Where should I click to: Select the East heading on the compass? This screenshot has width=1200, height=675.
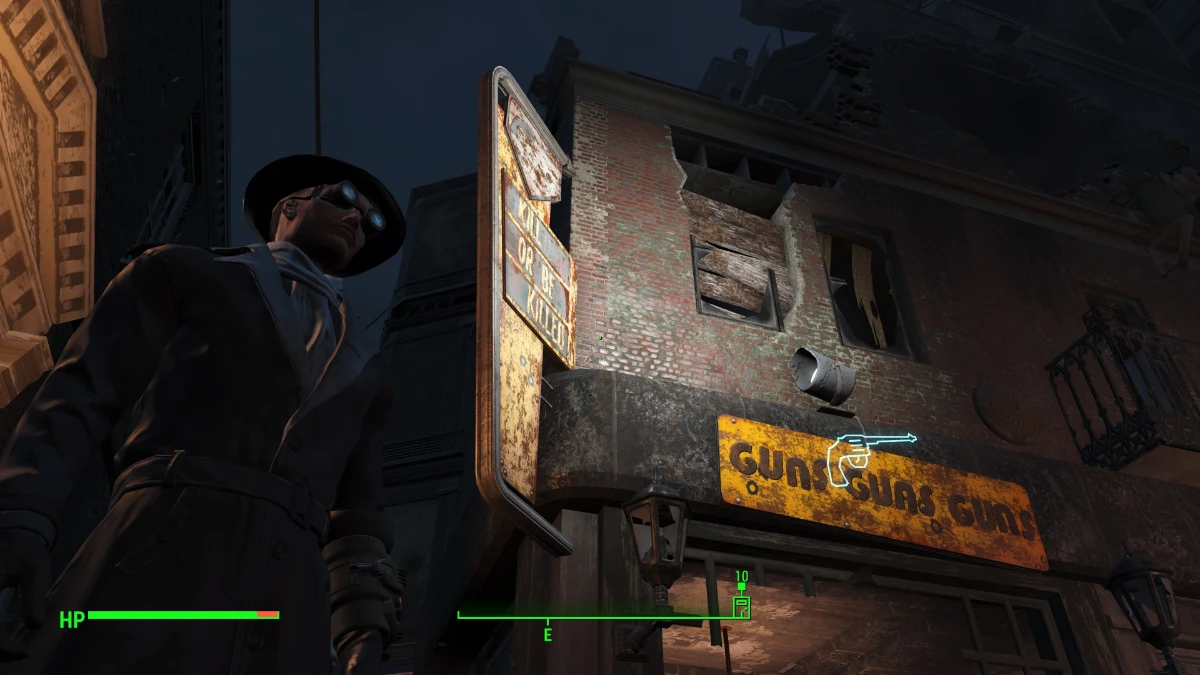pos(547,634)
